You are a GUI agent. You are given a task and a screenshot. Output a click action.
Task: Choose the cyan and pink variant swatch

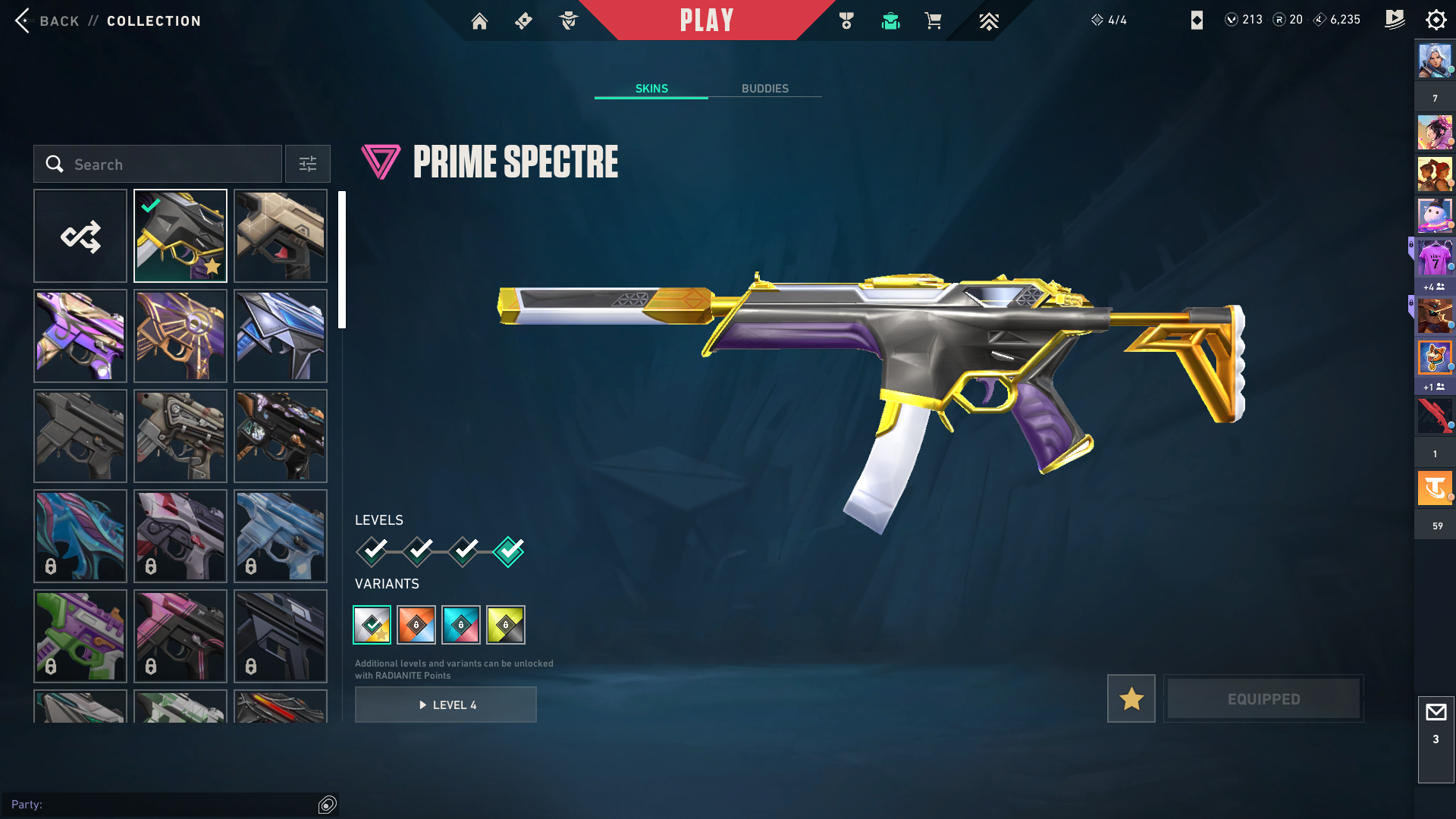461,625
